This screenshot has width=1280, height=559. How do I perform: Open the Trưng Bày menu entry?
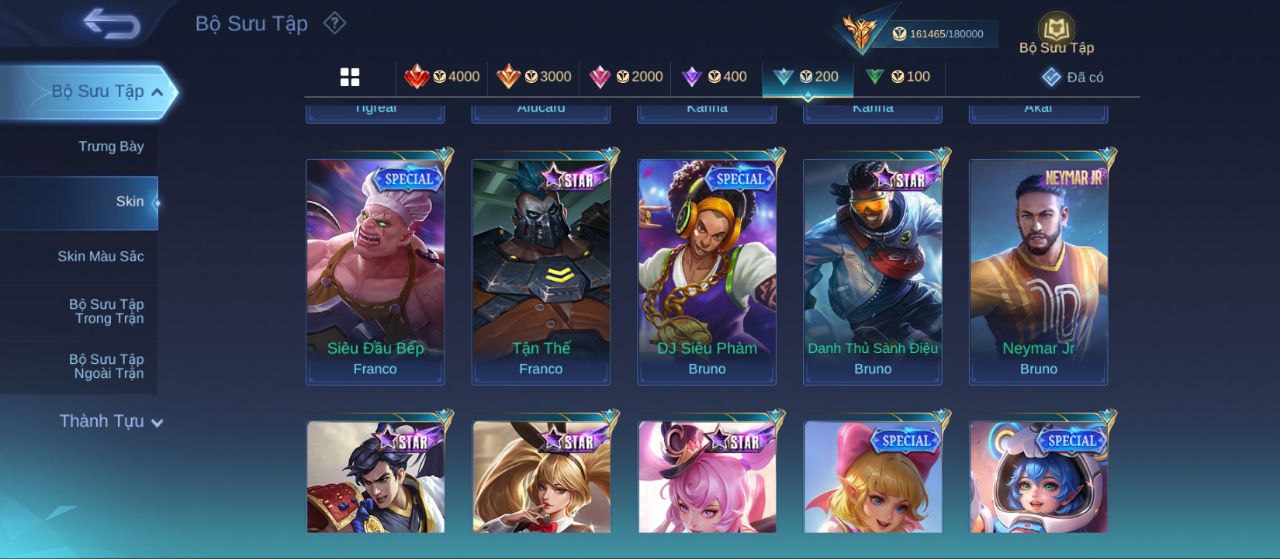coord(111,147)
